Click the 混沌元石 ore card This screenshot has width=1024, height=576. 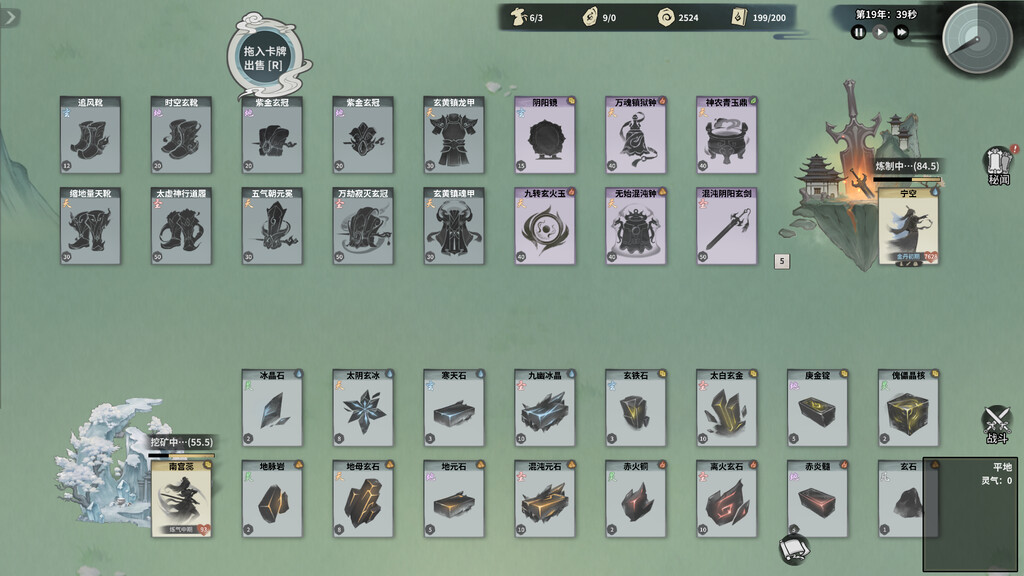coord(545,499)
